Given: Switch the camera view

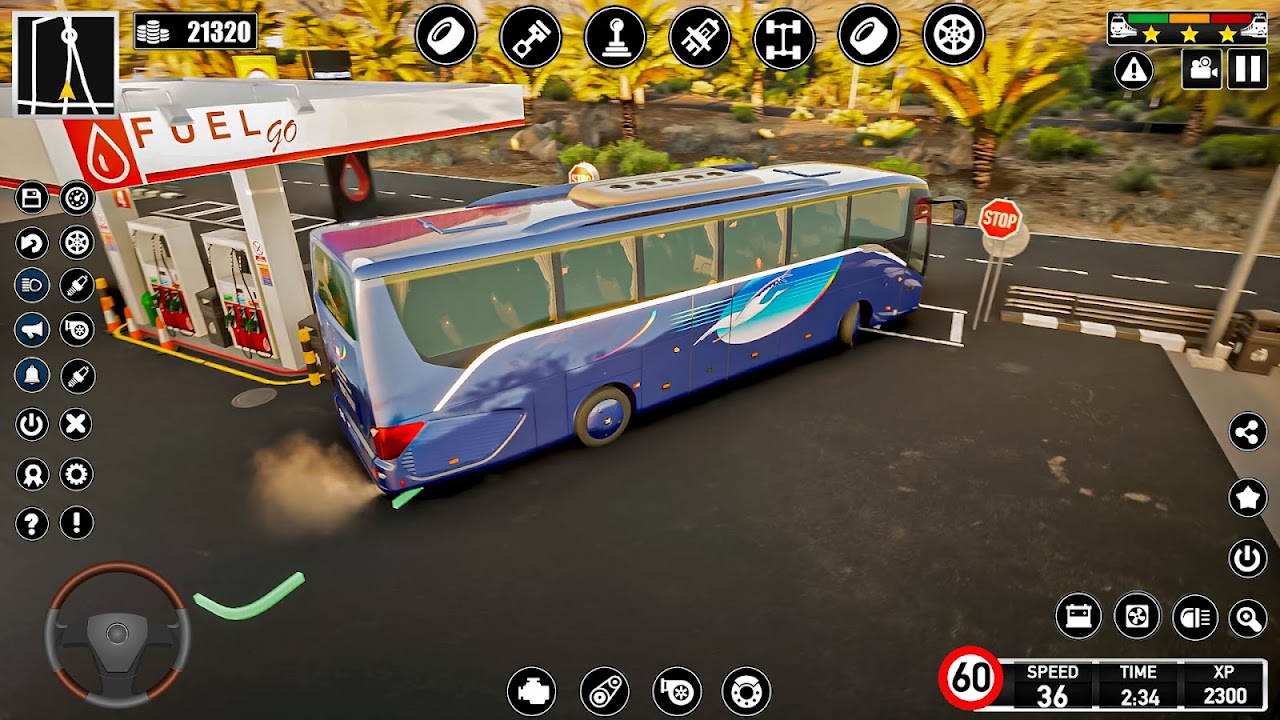Looking at the screenshot, I should [x=1201, y=69].
